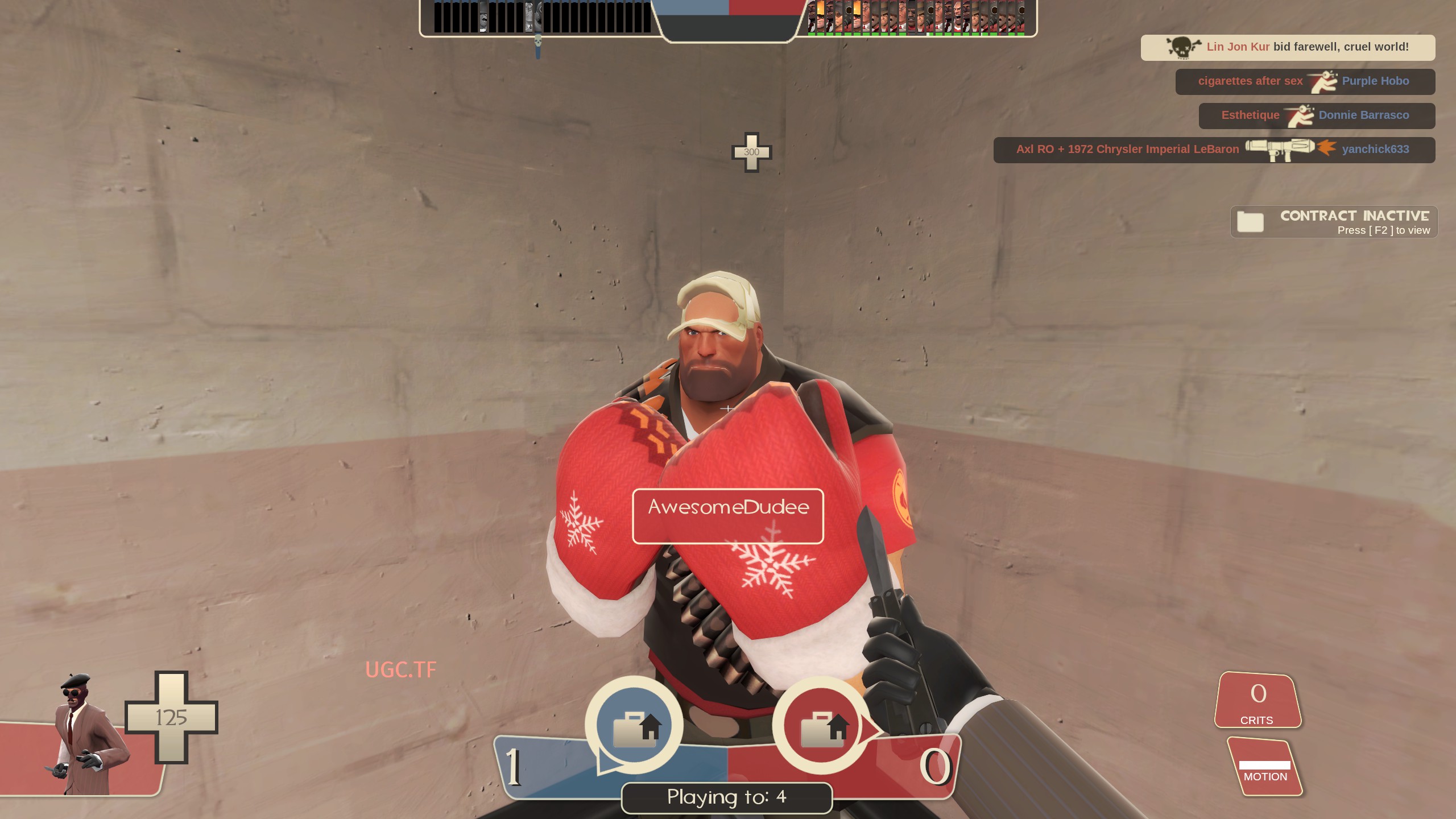
Task: Click the rocket launcher icon next to yanchick633
Action: 1279,149
